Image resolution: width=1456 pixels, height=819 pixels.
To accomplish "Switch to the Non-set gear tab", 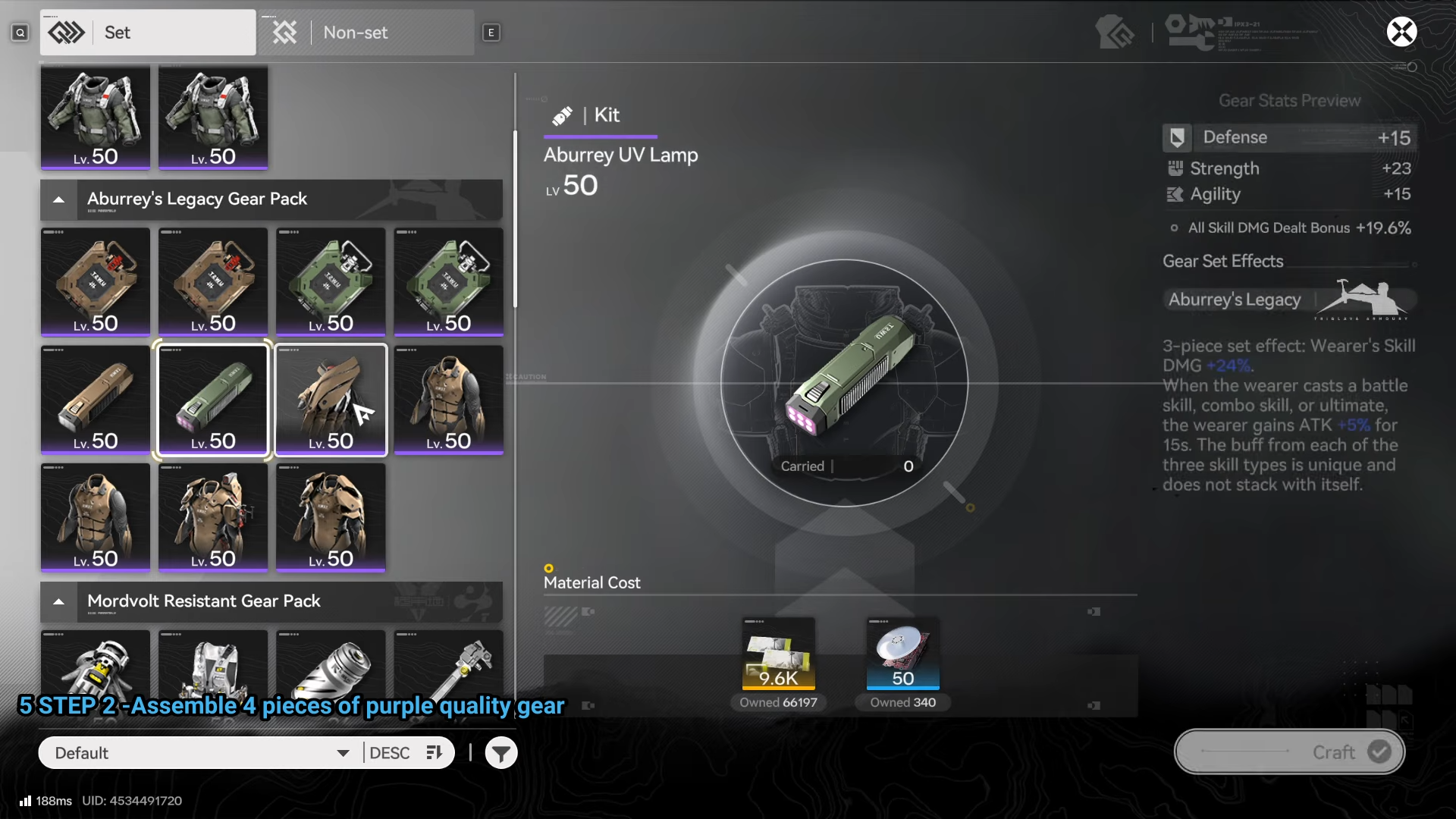I will click(x=366, y=33).
